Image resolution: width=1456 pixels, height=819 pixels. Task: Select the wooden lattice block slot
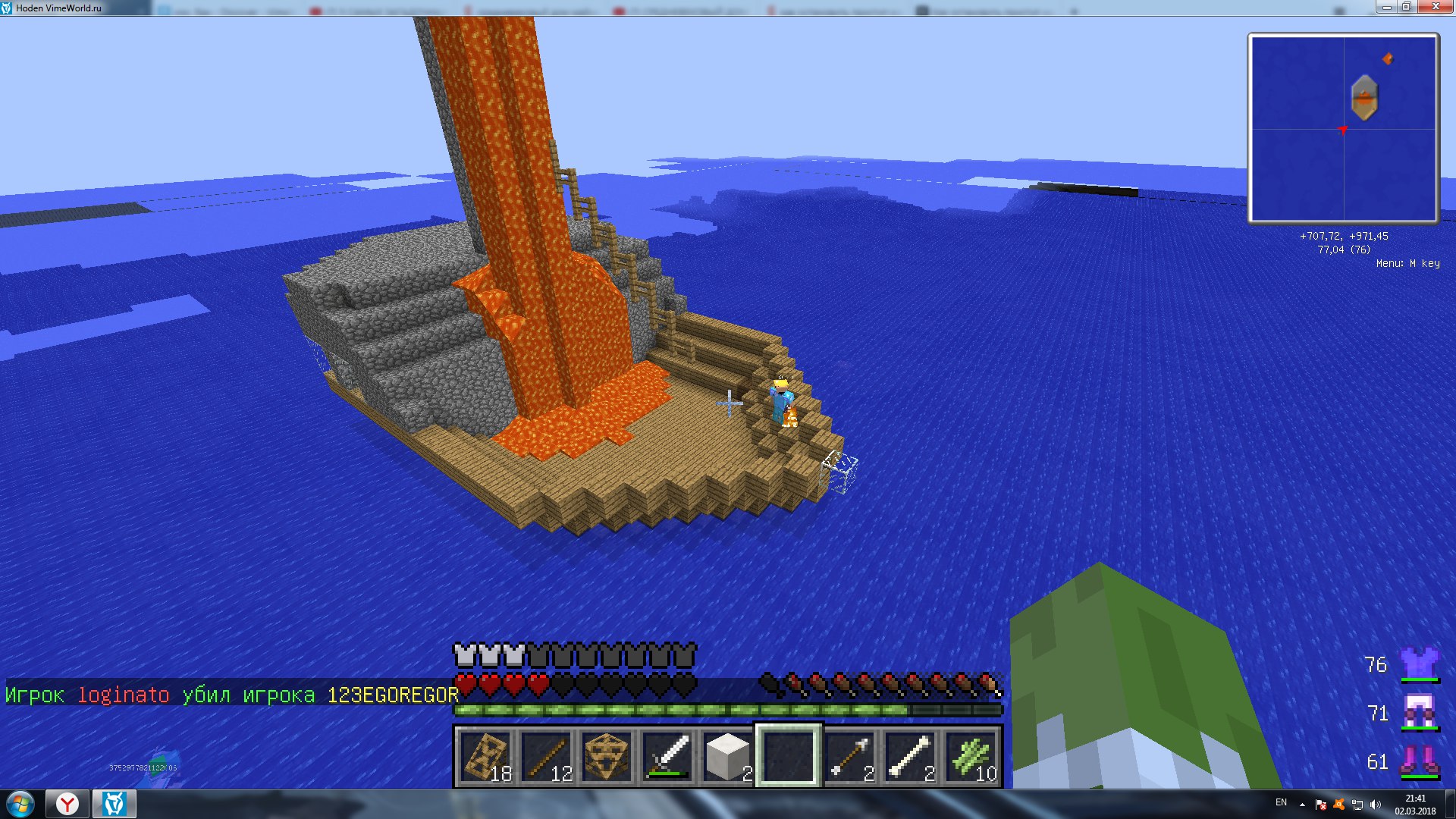click(607, 756)
